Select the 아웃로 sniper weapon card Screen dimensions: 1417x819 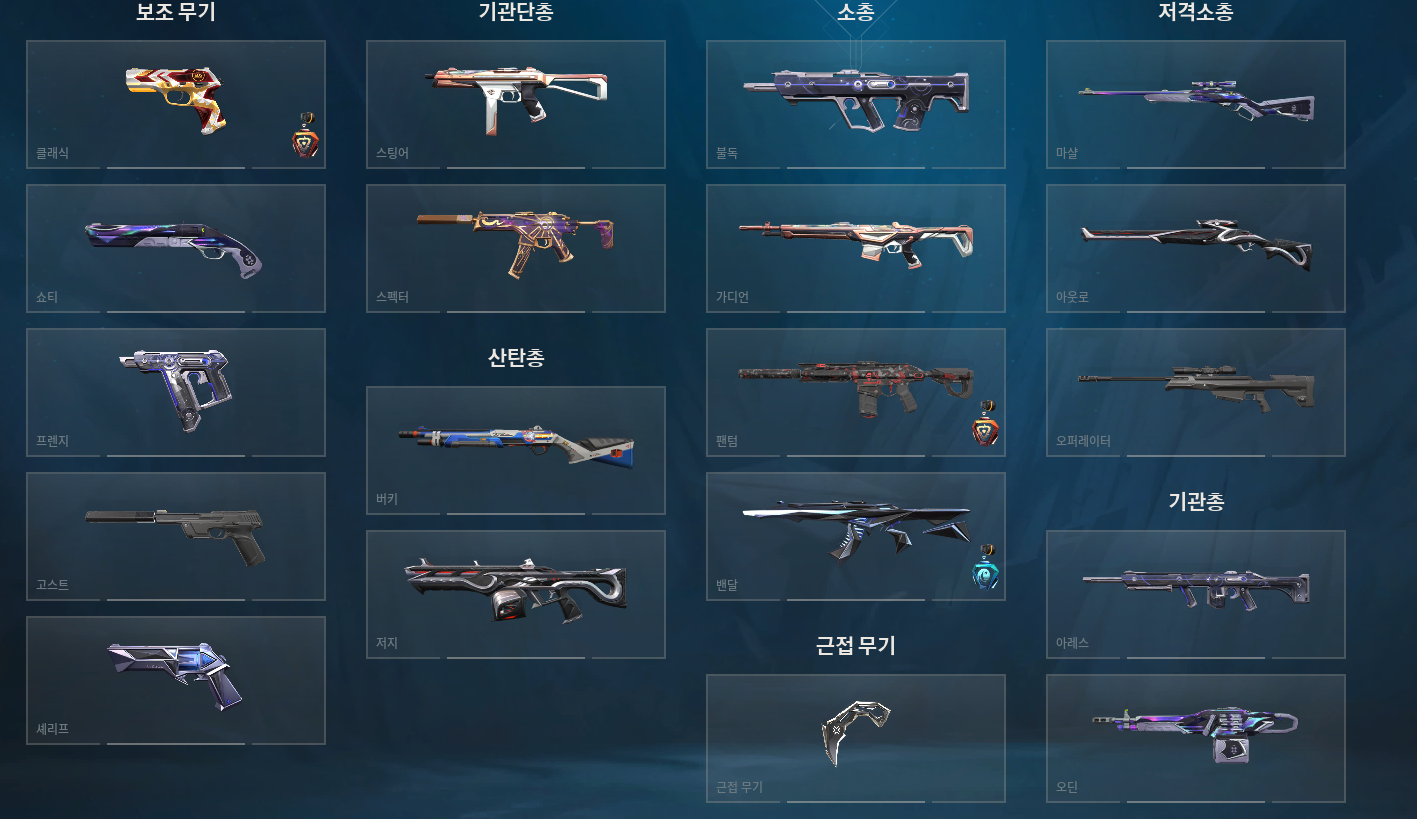[1195, 247]
